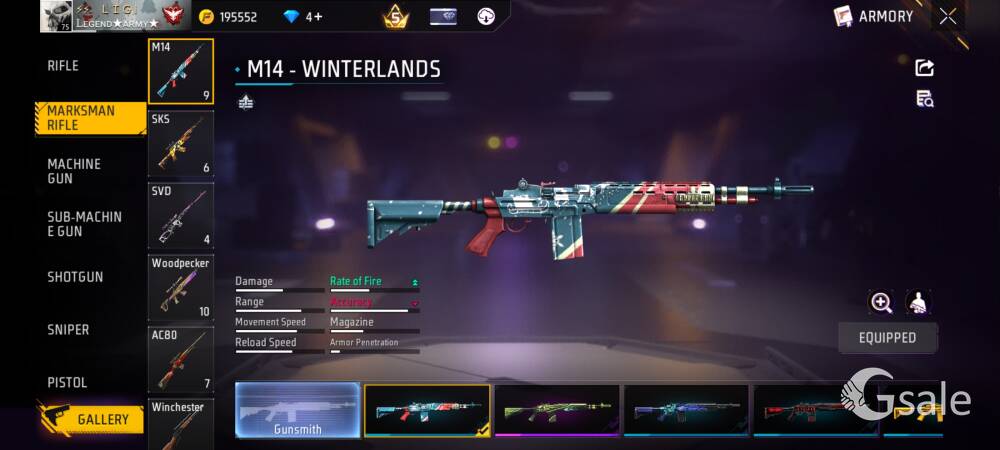This screenshot has width=1000, height=450.
Task: Open the Sniper category
Action: click(x=68, y=330)
